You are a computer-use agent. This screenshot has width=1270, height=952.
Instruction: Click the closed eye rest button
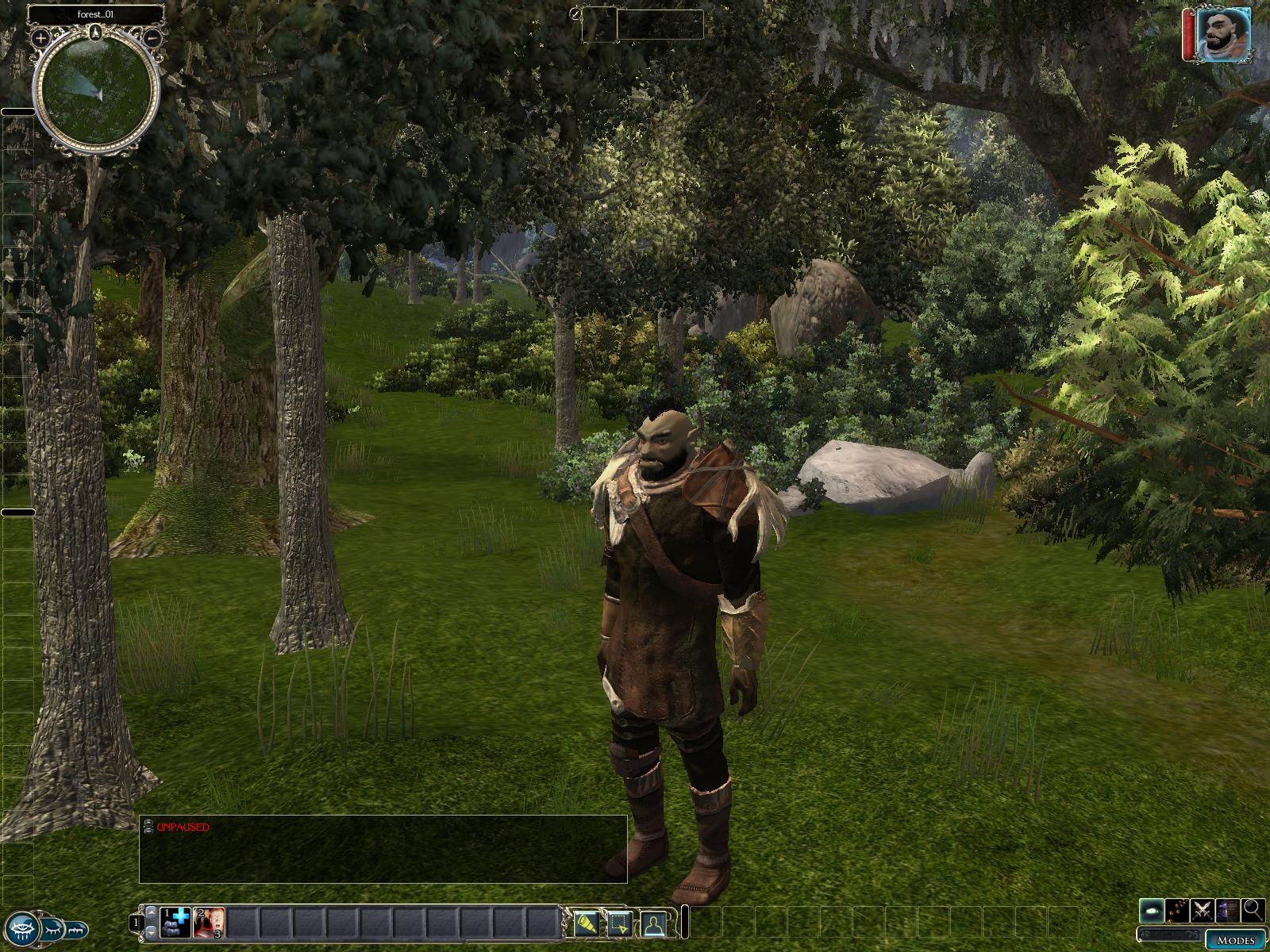54,929
